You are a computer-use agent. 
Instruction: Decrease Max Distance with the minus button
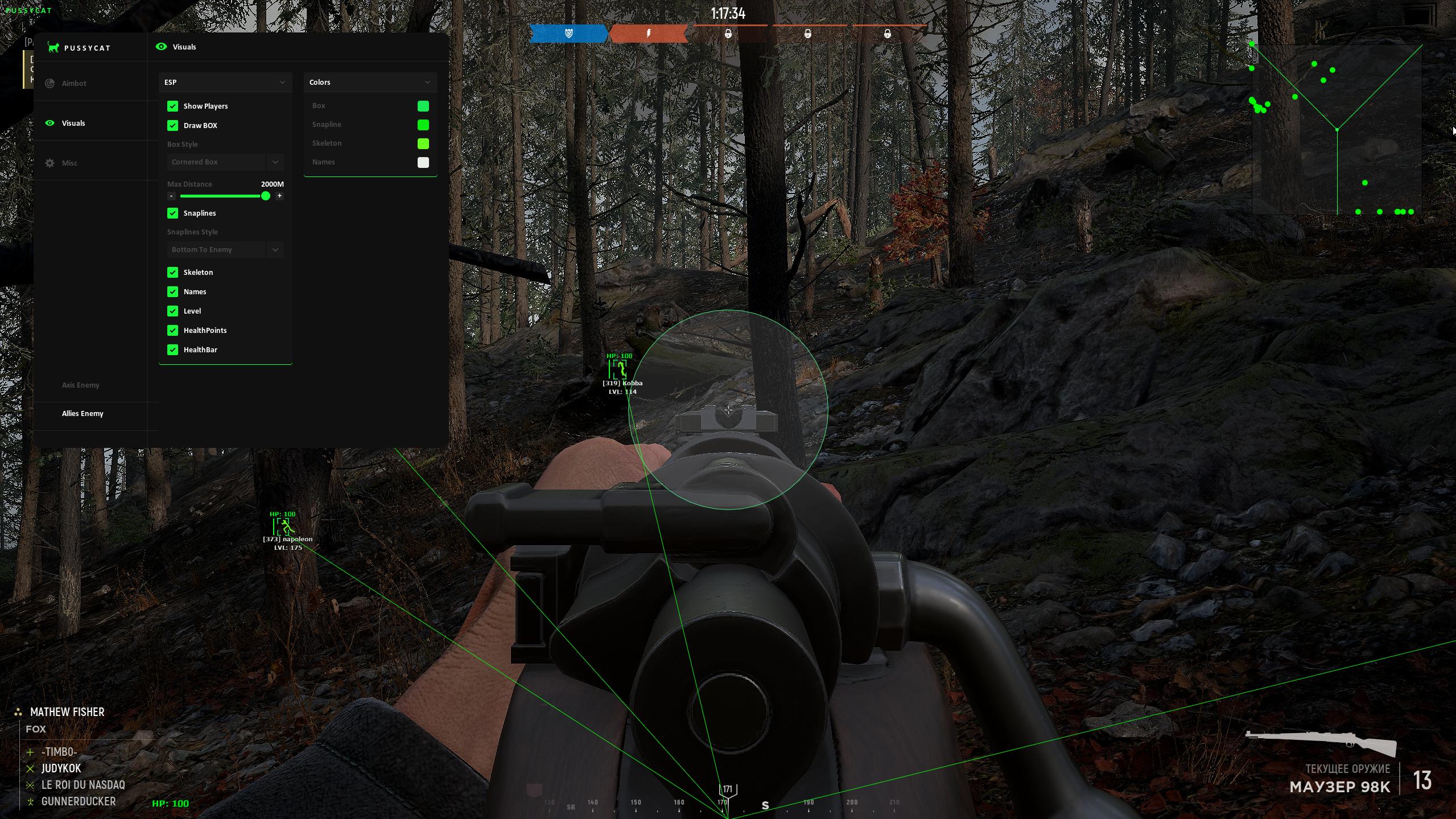click(x=171, y=196)
